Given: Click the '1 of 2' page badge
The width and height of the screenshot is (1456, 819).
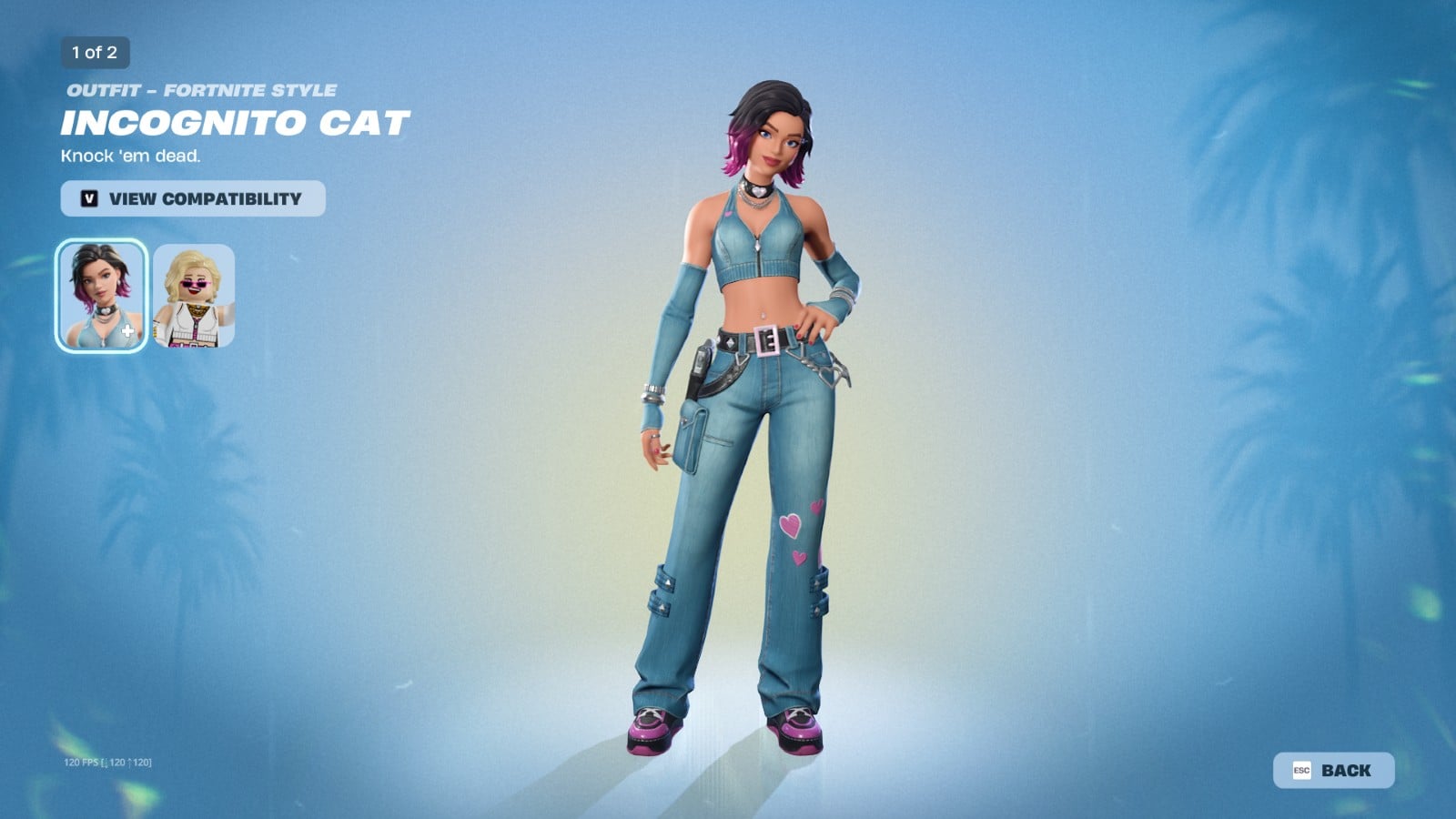Looking at the screenshot, I should pyautogui.click(x=93, y=53).
